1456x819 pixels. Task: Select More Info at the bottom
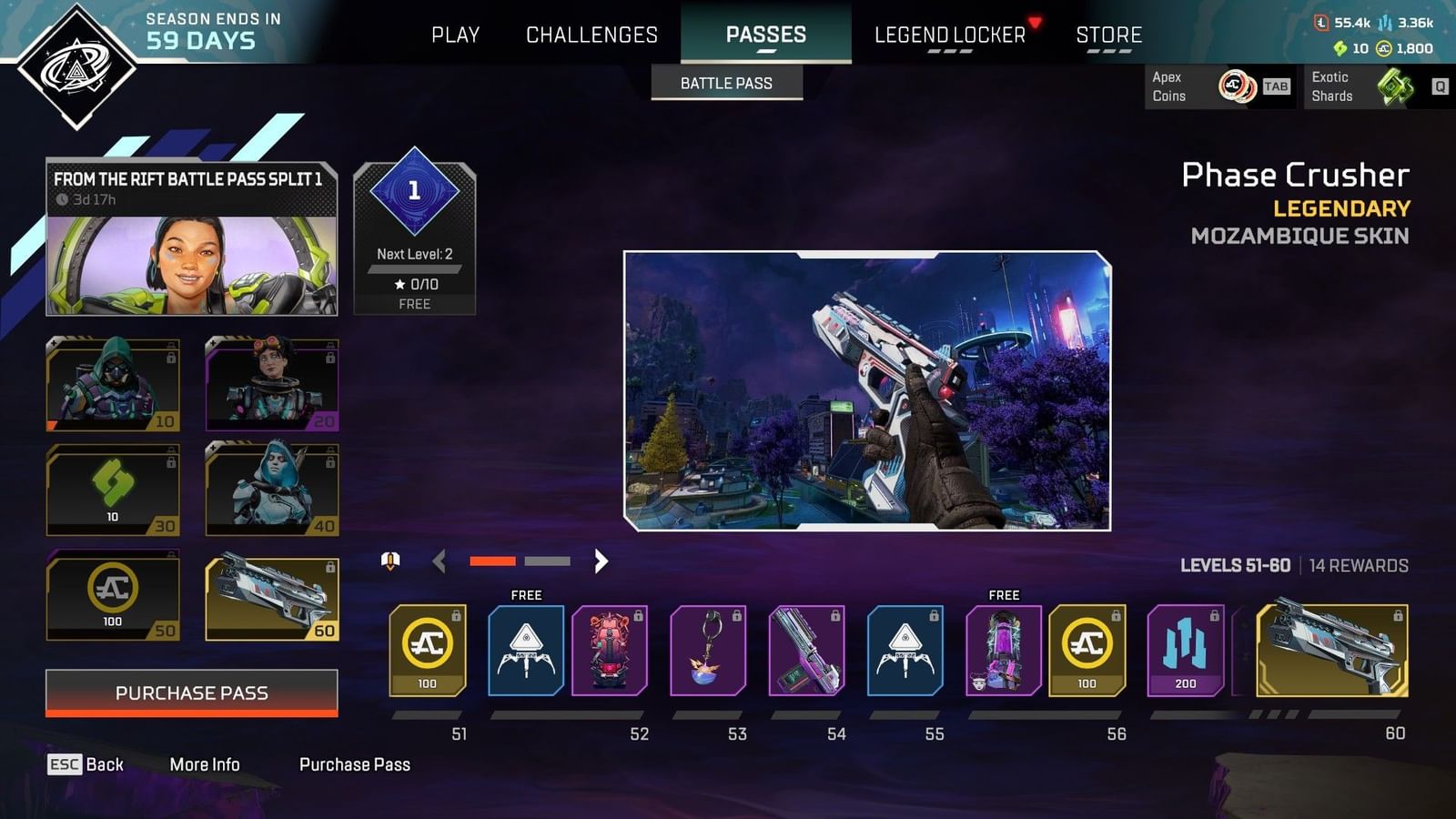(205, 764)
